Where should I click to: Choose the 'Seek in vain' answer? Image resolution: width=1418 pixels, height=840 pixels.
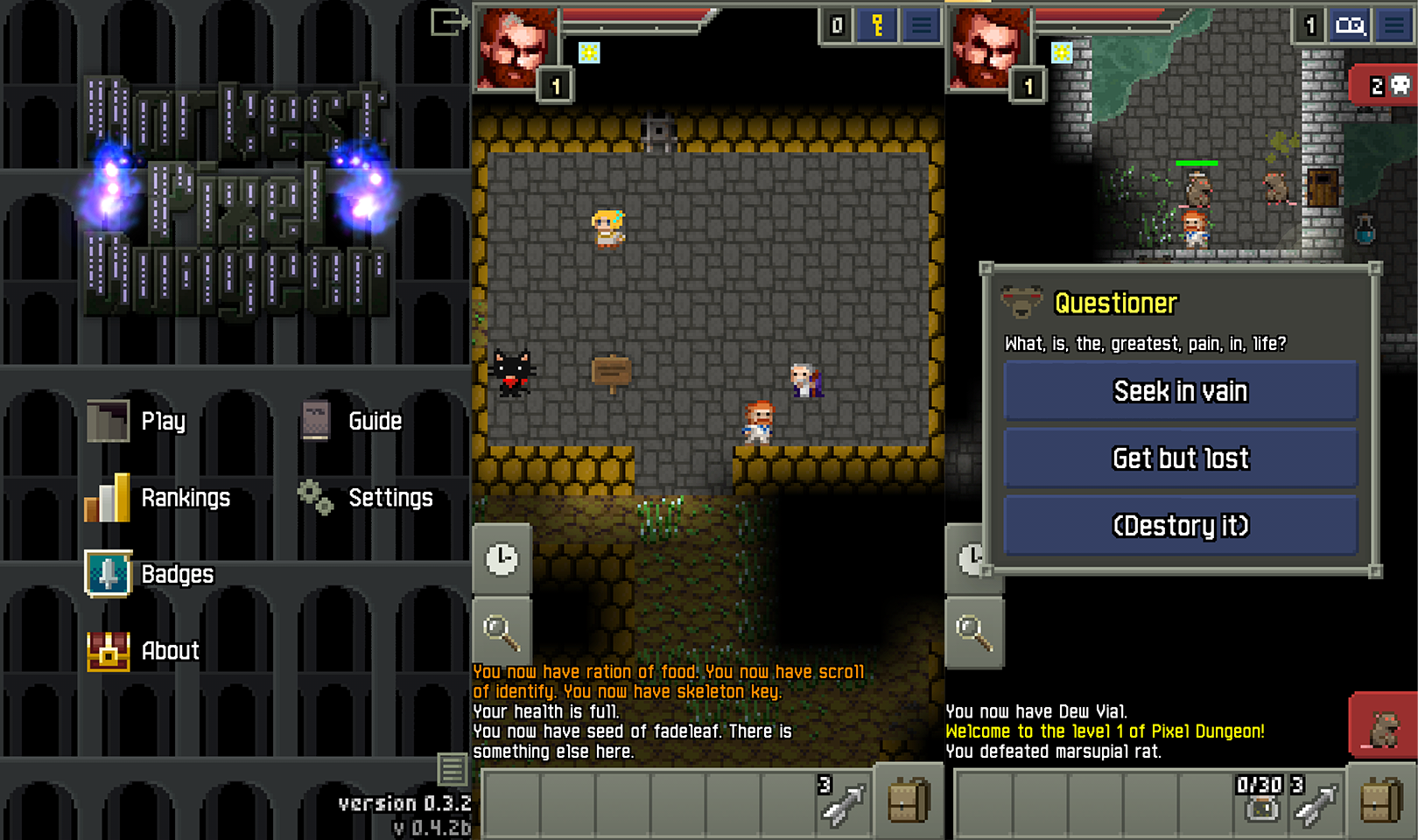[1180, 391]
